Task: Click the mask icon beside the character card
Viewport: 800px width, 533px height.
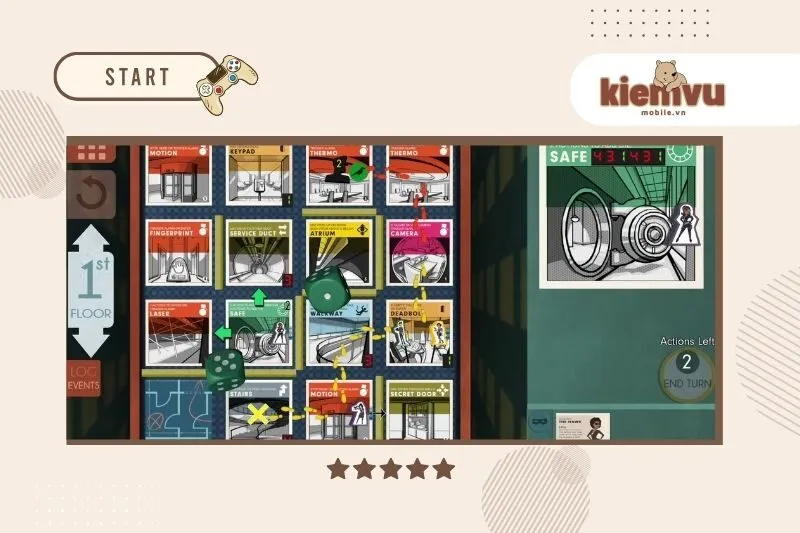Action: point(538,424)
